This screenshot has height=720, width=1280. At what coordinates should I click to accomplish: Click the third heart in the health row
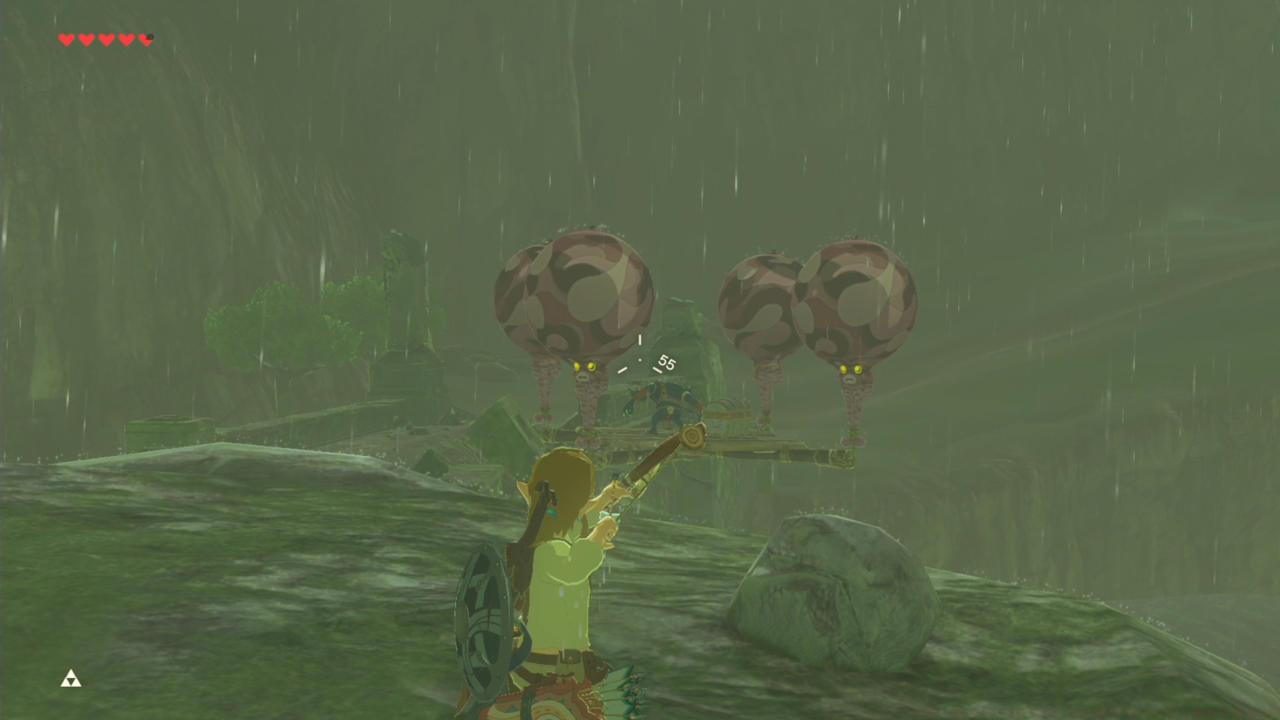(106, 40)
